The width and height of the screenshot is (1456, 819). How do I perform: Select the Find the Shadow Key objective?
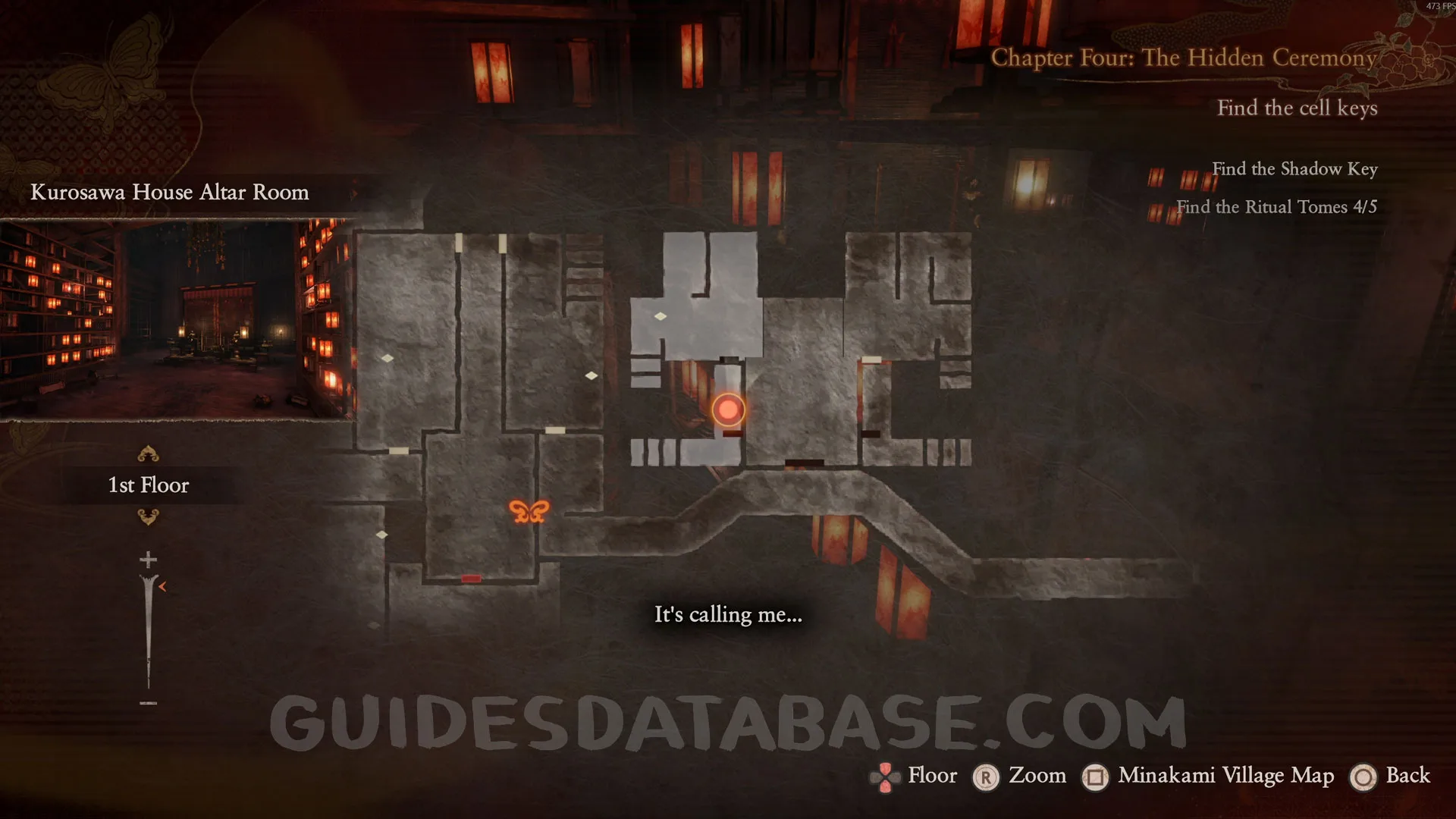pyautogui.click(x=1294, y=169)
